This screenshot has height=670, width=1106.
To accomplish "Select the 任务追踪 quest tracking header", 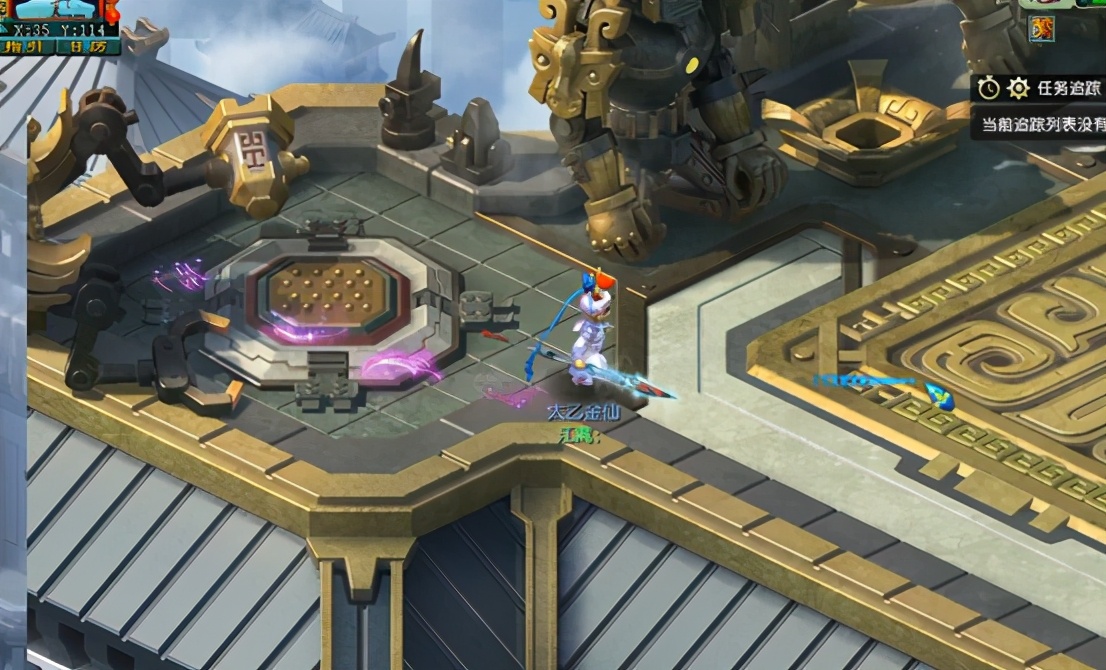I will click(x=1070, y=88).
